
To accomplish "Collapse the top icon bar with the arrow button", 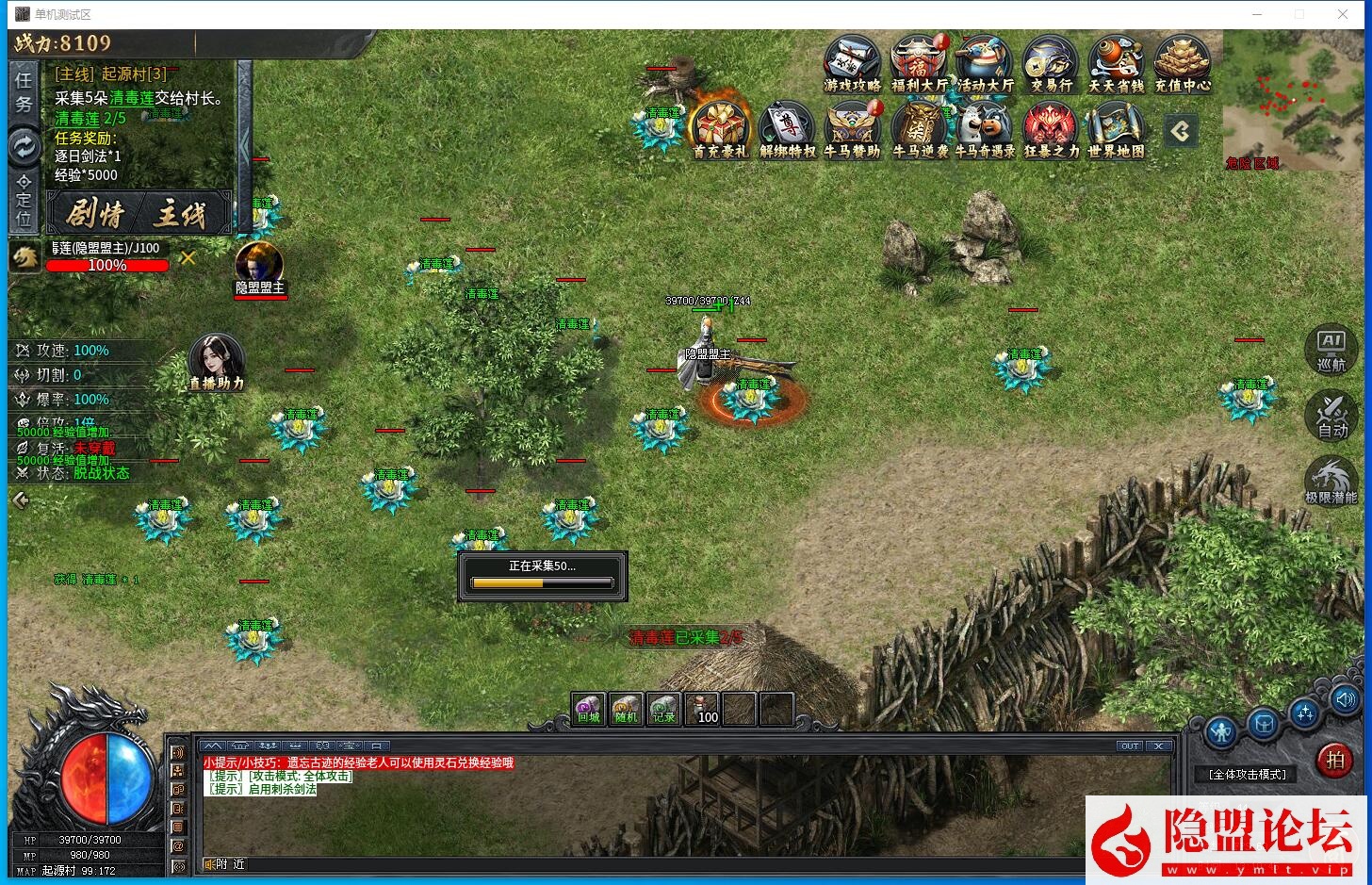I will (1181, 131).
